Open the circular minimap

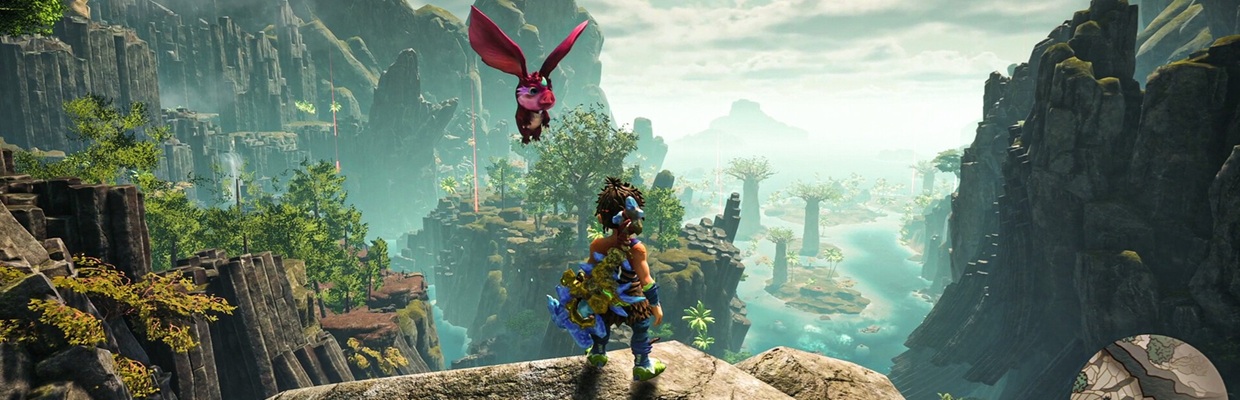point(1149,372)
